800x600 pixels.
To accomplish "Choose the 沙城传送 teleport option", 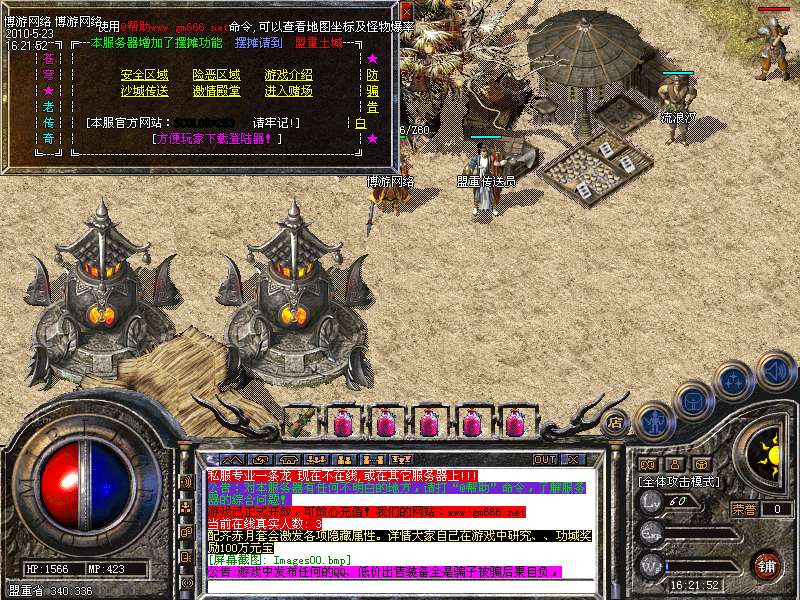I will tap(145, 91).
